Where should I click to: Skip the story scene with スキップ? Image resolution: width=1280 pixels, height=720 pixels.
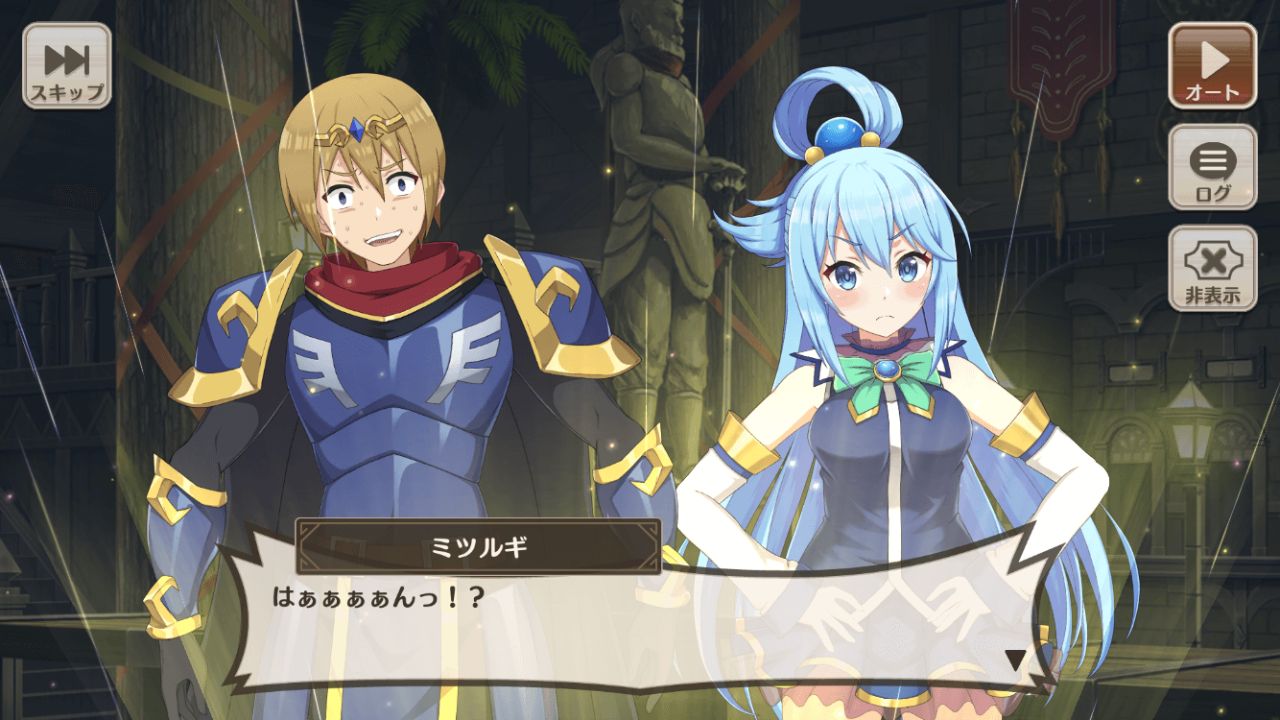[x=67, y=66]
